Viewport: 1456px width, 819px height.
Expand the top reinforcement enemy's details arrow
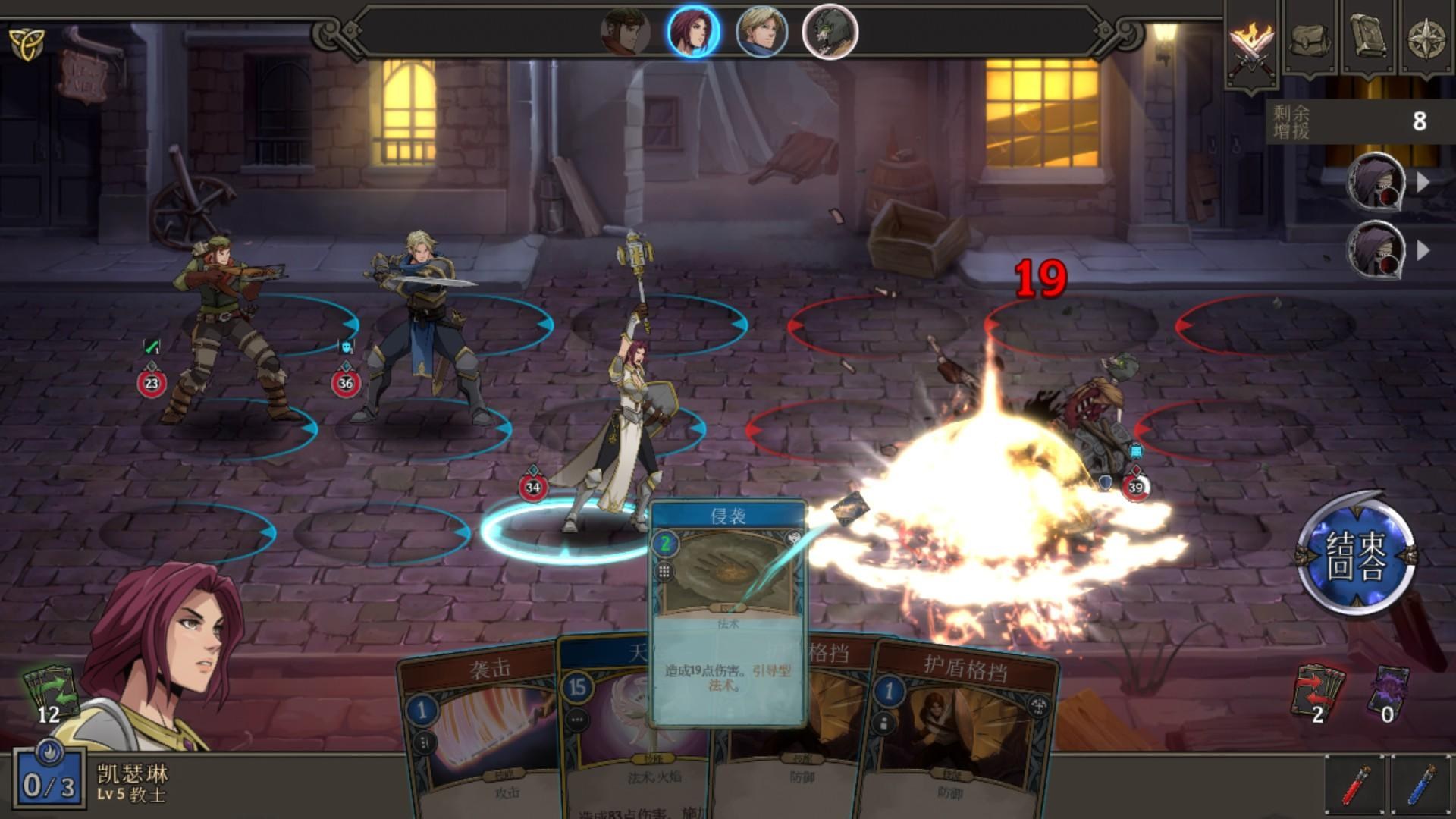tap(1424, 182)
